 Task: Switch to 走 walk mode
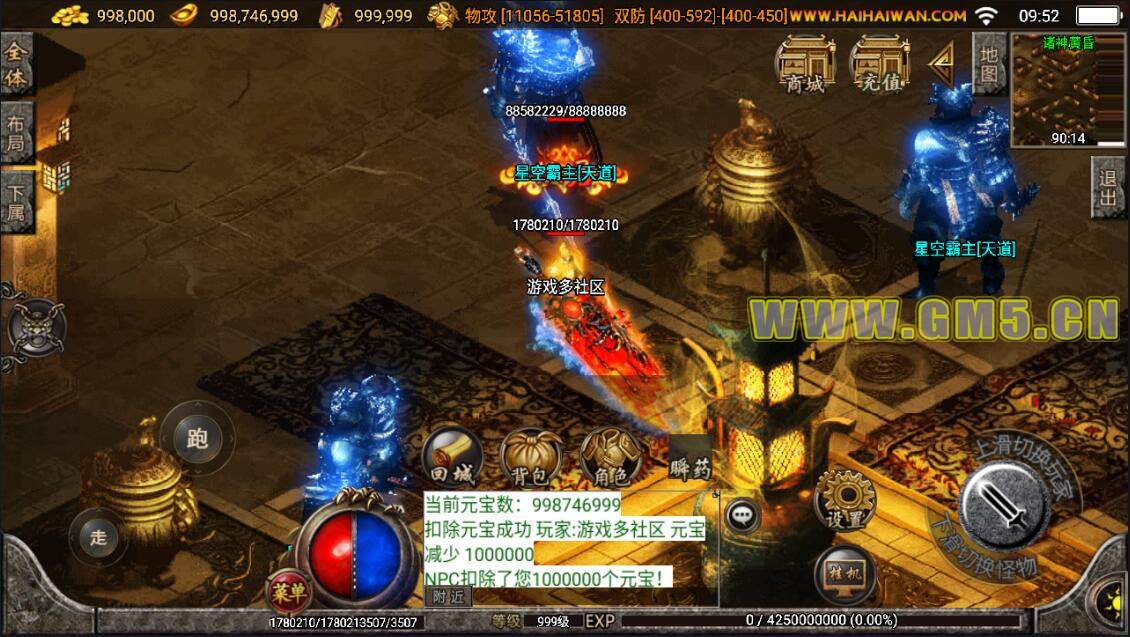(98, 537)
